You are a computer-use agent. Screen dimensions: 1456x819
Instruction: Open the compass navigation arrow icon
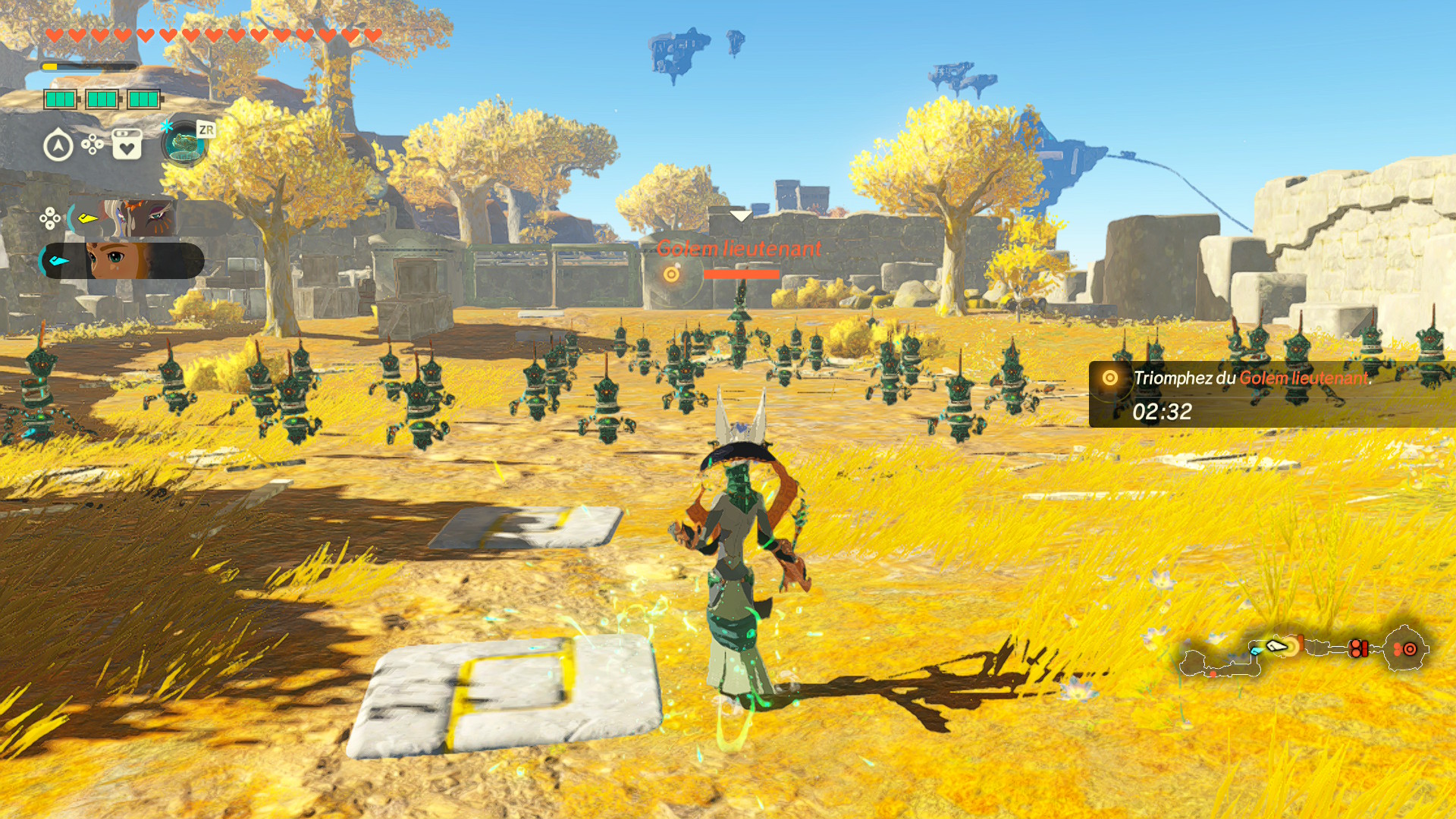pyautogui.click(x=58, y=146)
